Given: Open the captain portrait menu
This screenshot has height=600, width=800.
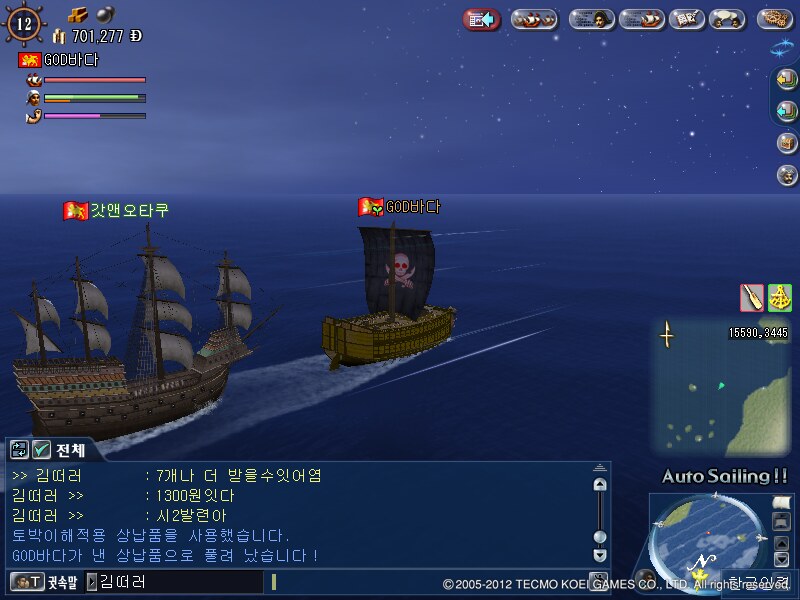Looking at the screenshot, I should (x=591, y=19).
